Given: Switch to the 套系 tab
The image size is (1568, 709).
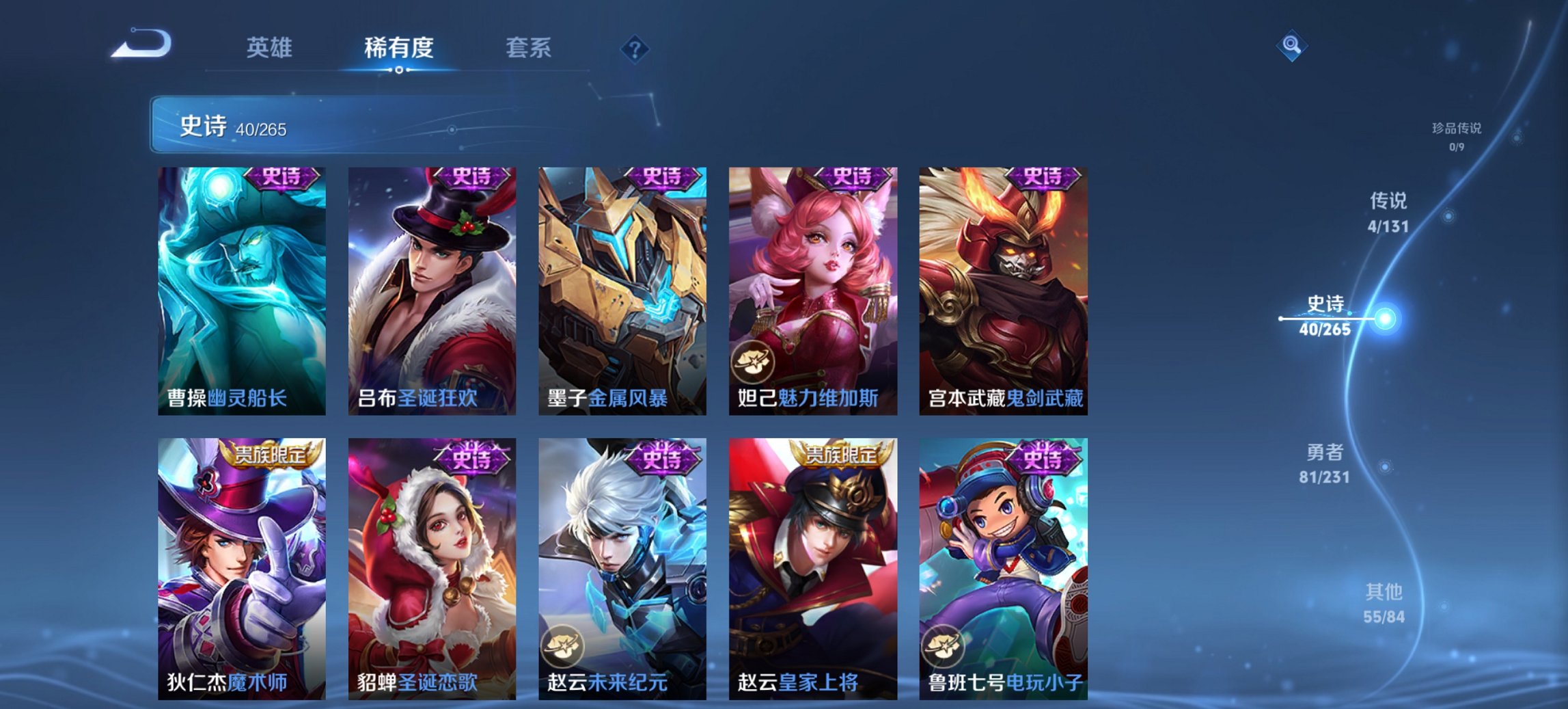Looking at the screenshot, I should tap(529, 48).
